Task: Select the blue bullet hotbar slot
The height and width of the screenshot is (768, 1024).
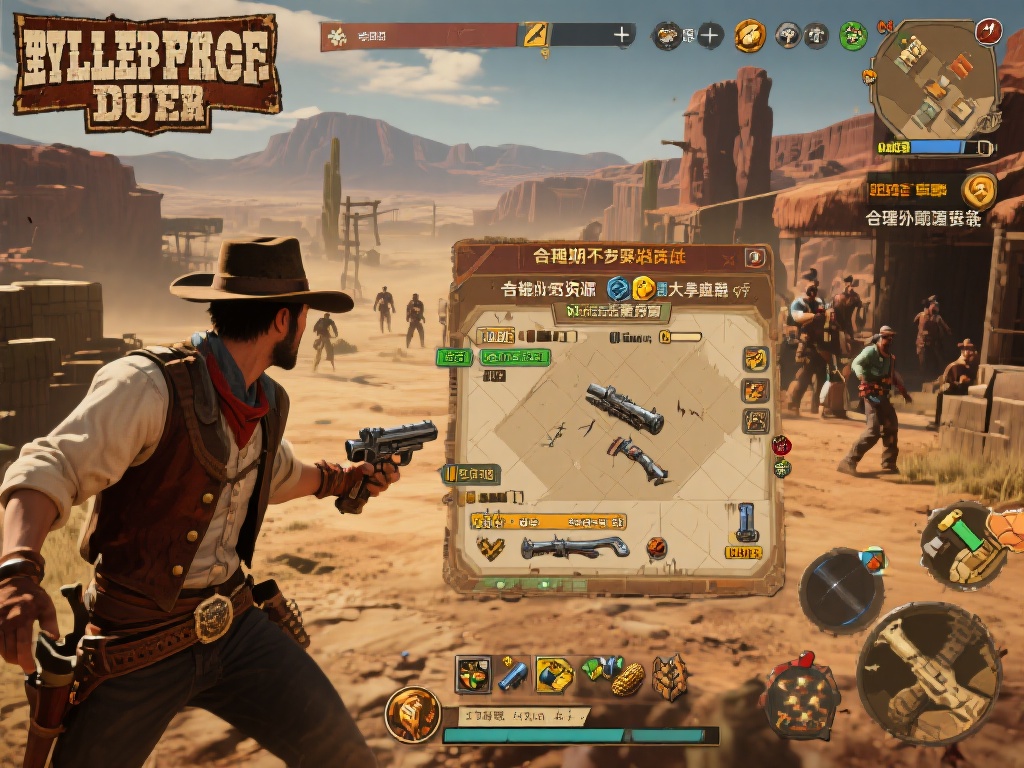Action: pyautogui.click(x=513, y=675)
